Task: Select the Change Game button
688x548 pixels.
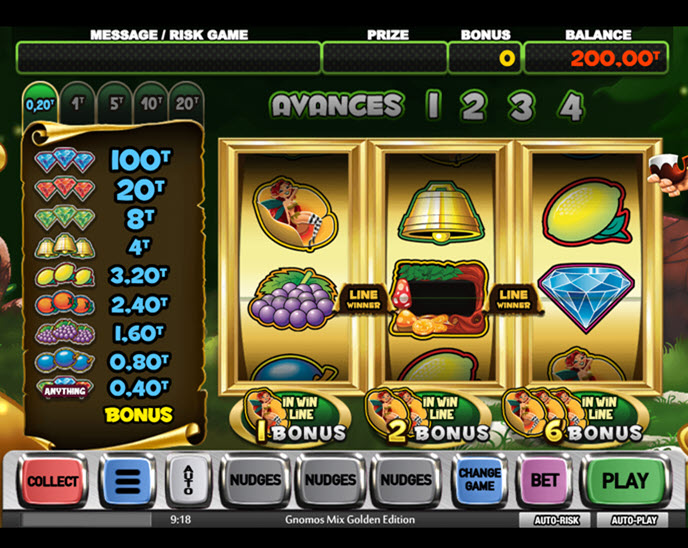Action: tap(479, 480)
